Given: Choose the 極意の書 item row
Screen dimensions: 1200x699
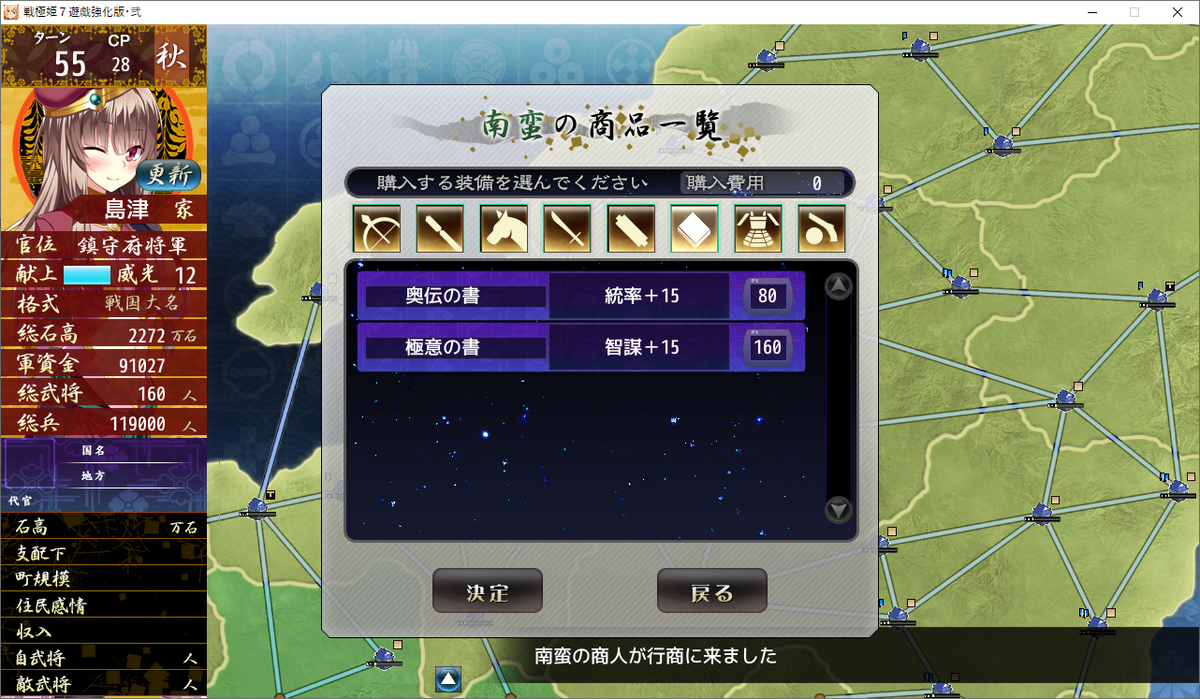Looking at the screenshot, I should point(580,347).
